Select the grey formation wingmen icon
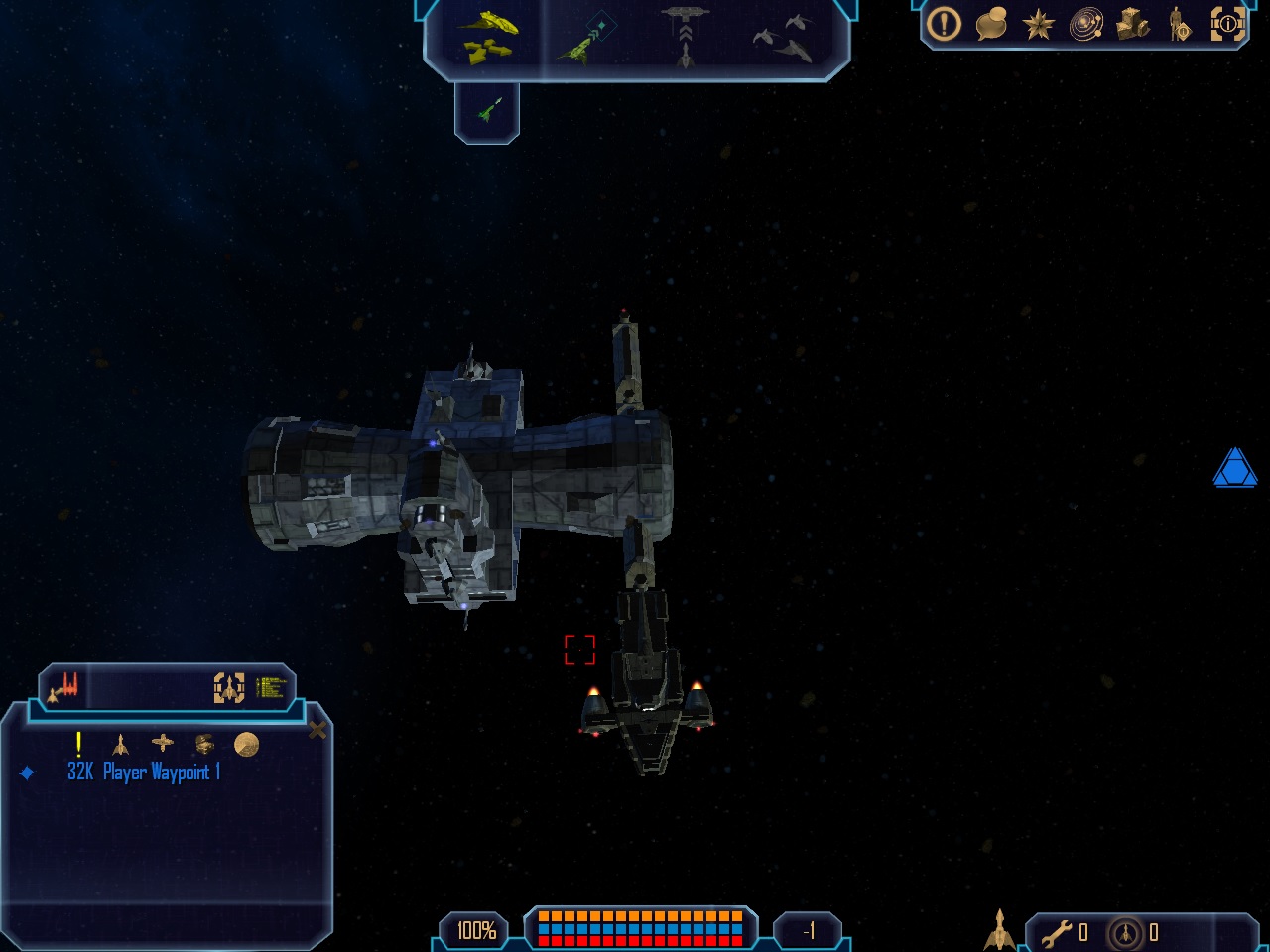The width and height of the screenshot is (1270, 952). [784, 38]
